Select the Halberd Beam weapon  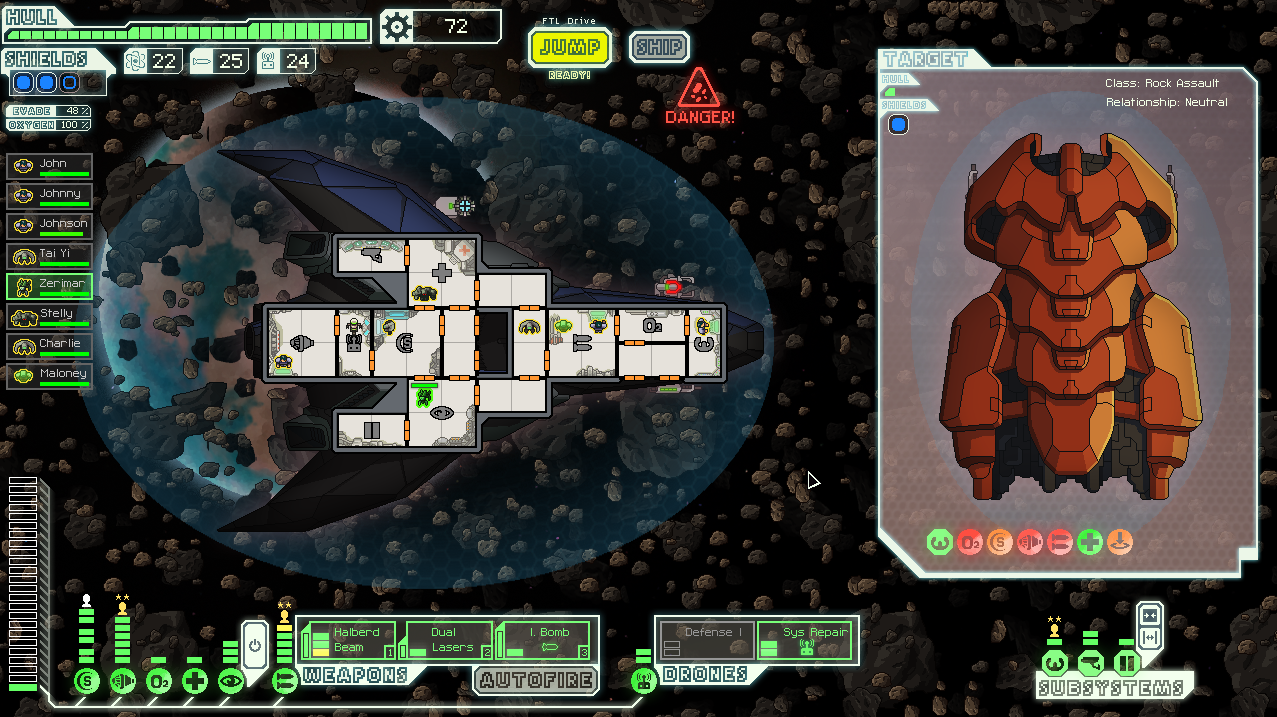347,640
